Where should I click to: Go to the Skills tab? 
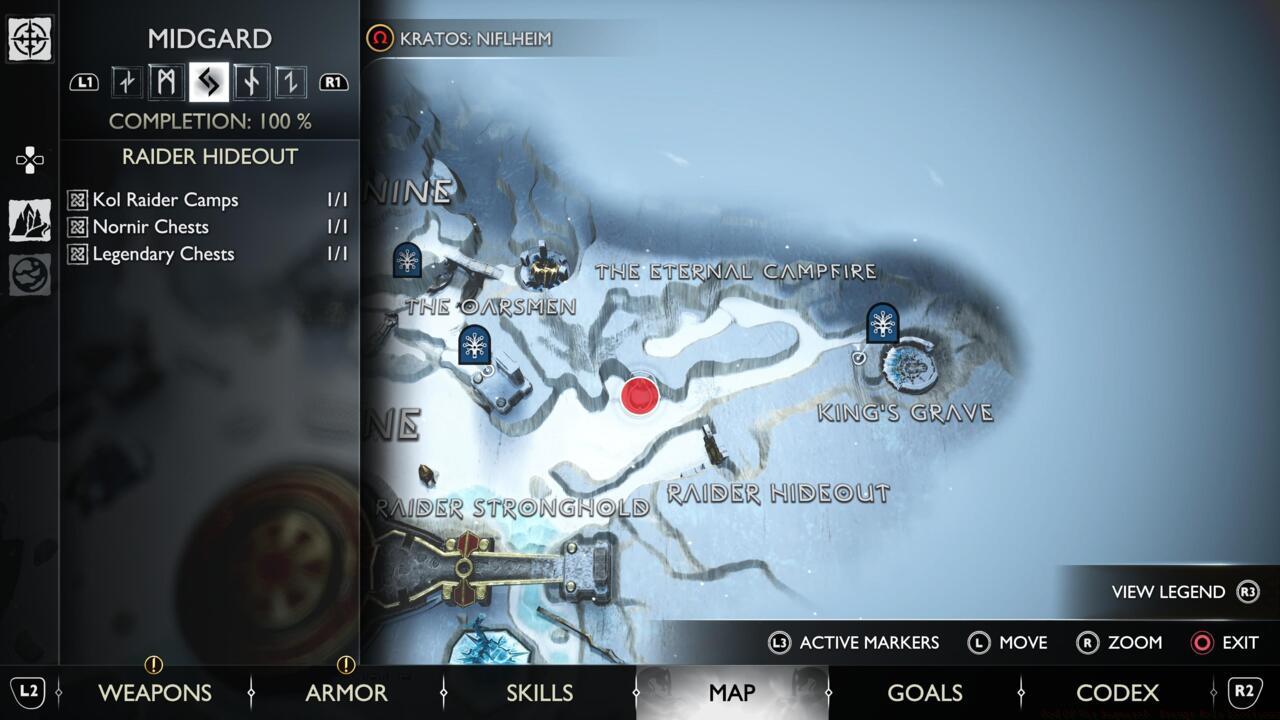coord(539,692)
